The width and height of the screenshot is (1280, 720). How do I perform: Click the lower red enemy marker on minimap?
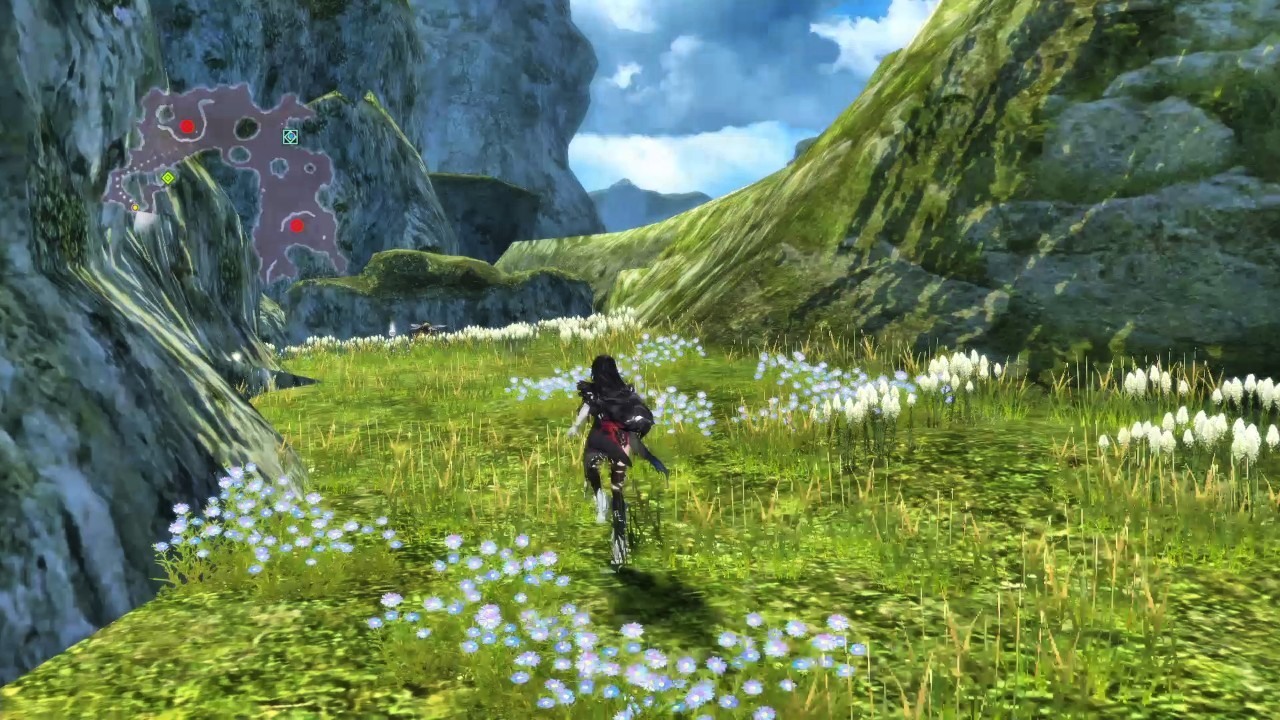297,224
